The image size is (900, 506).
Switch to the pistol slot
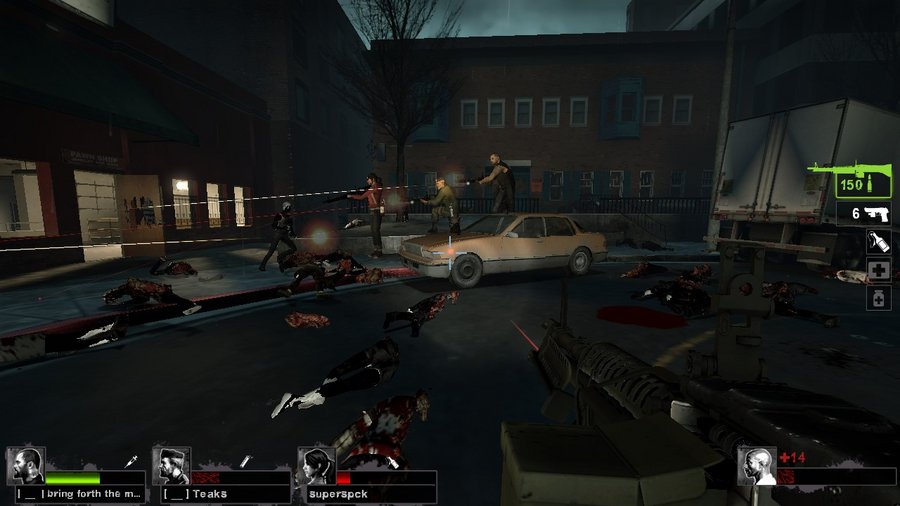864,213
